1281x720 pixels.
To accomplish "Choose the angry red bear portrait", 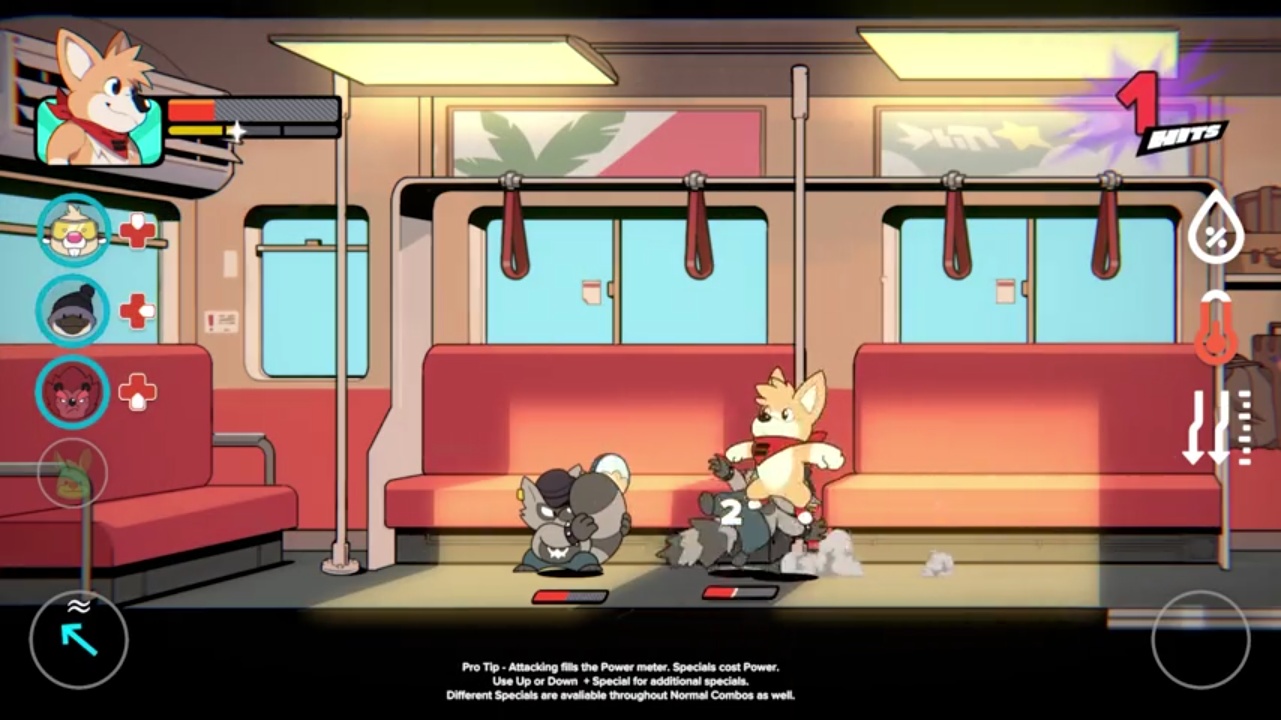I will coord(73,392).
